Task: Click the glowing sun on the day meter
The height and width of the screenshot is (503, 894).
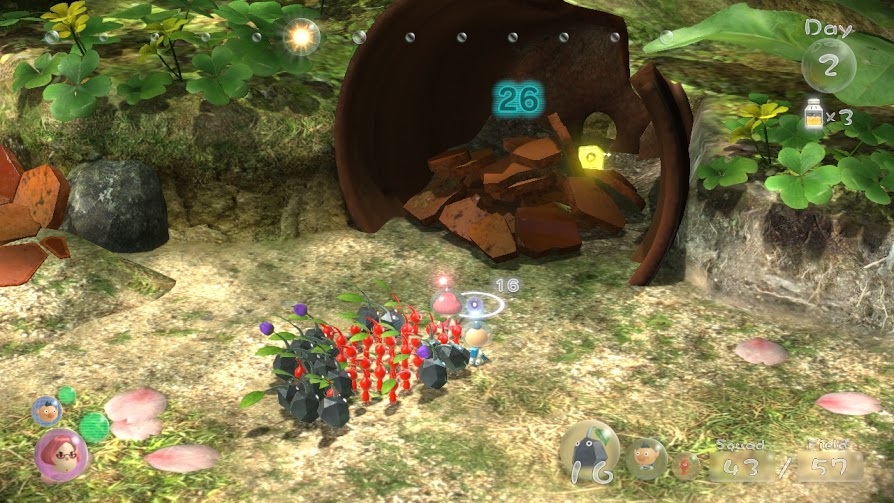Action: (x=299, y=36)
